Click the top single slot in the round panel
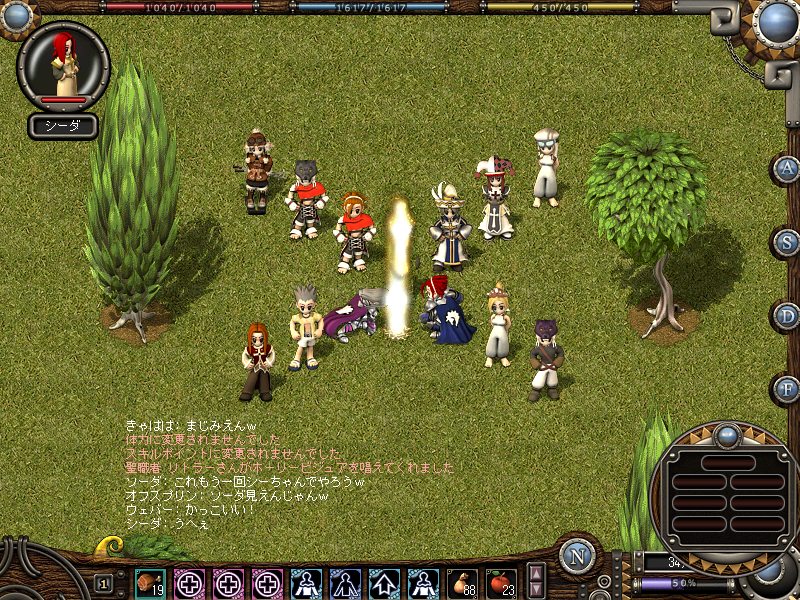The image size is (800, 600). click(726, 462)
